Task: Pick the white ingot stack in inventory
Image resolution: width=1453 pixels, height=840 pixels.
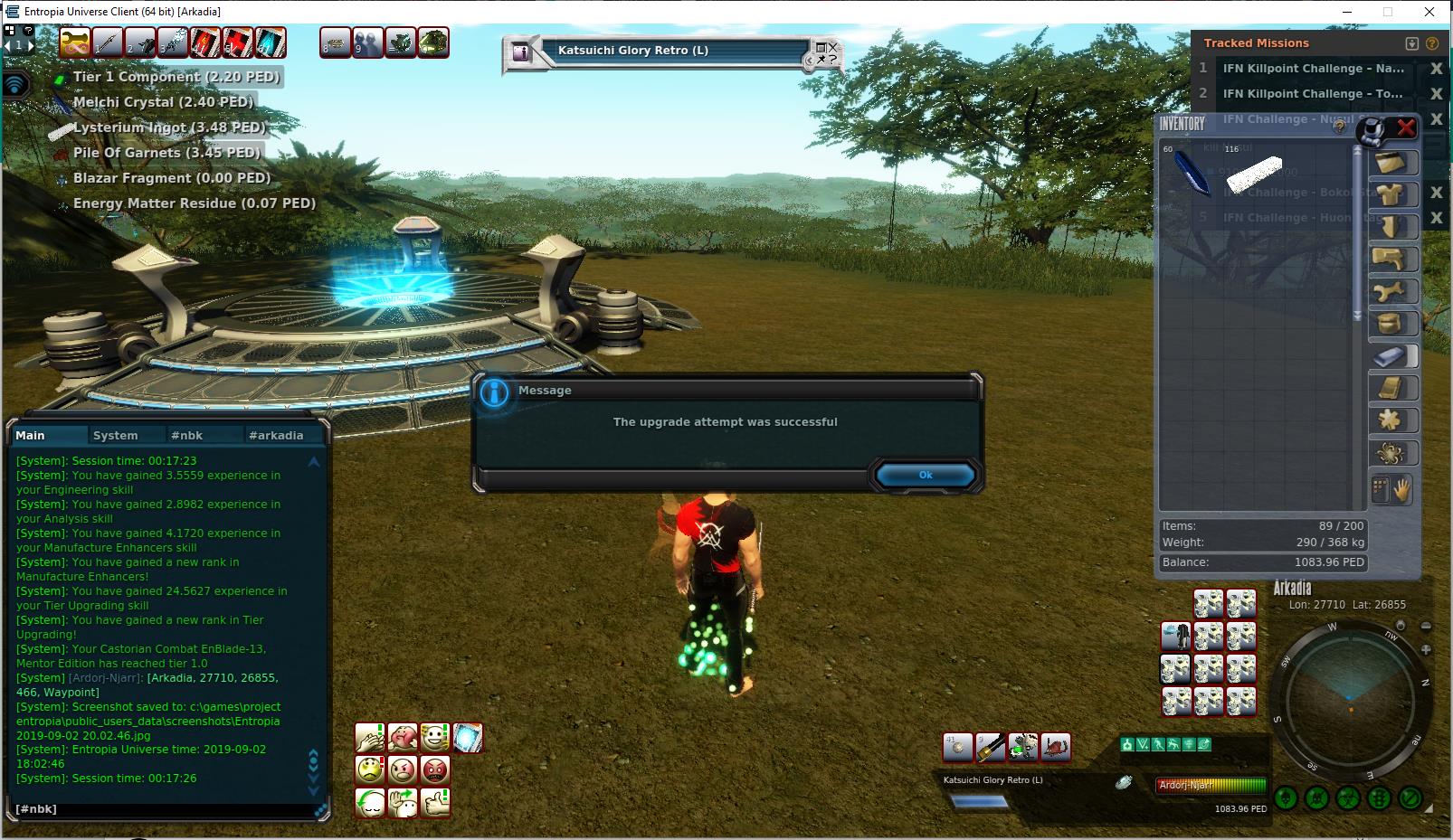Action: pos(1254,173)
